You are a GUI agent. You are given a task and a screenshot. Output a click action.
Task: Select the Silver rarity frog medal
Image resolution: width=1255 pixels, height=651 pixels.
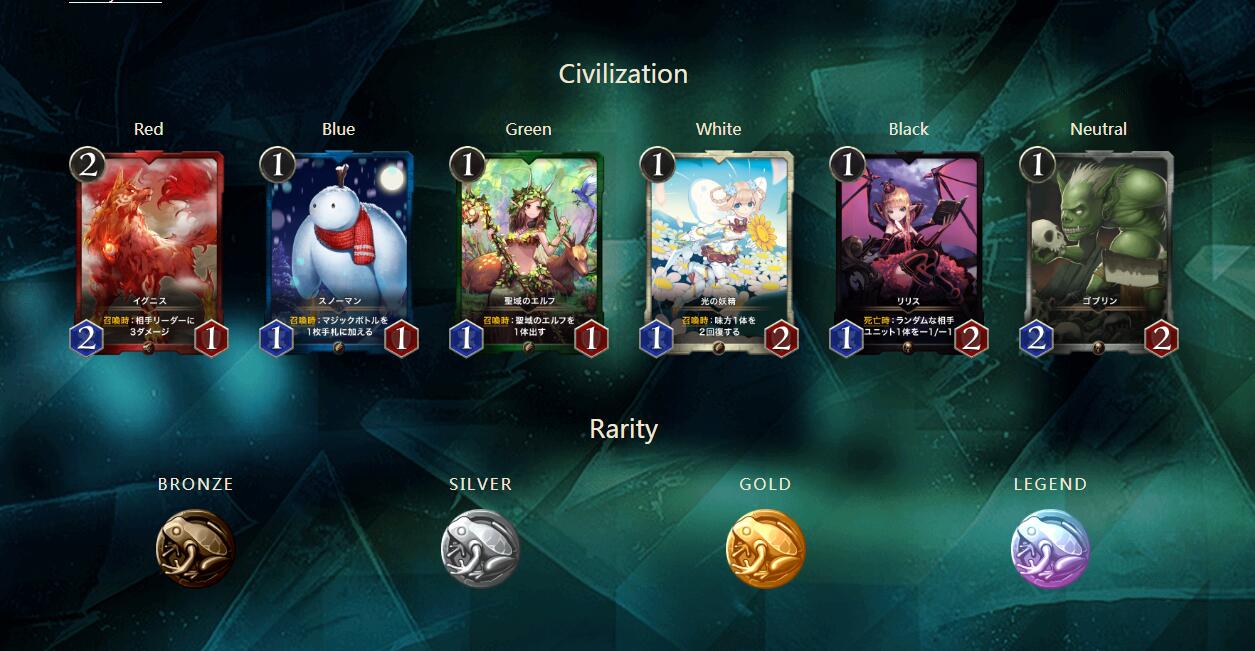[x=480, y=548]
